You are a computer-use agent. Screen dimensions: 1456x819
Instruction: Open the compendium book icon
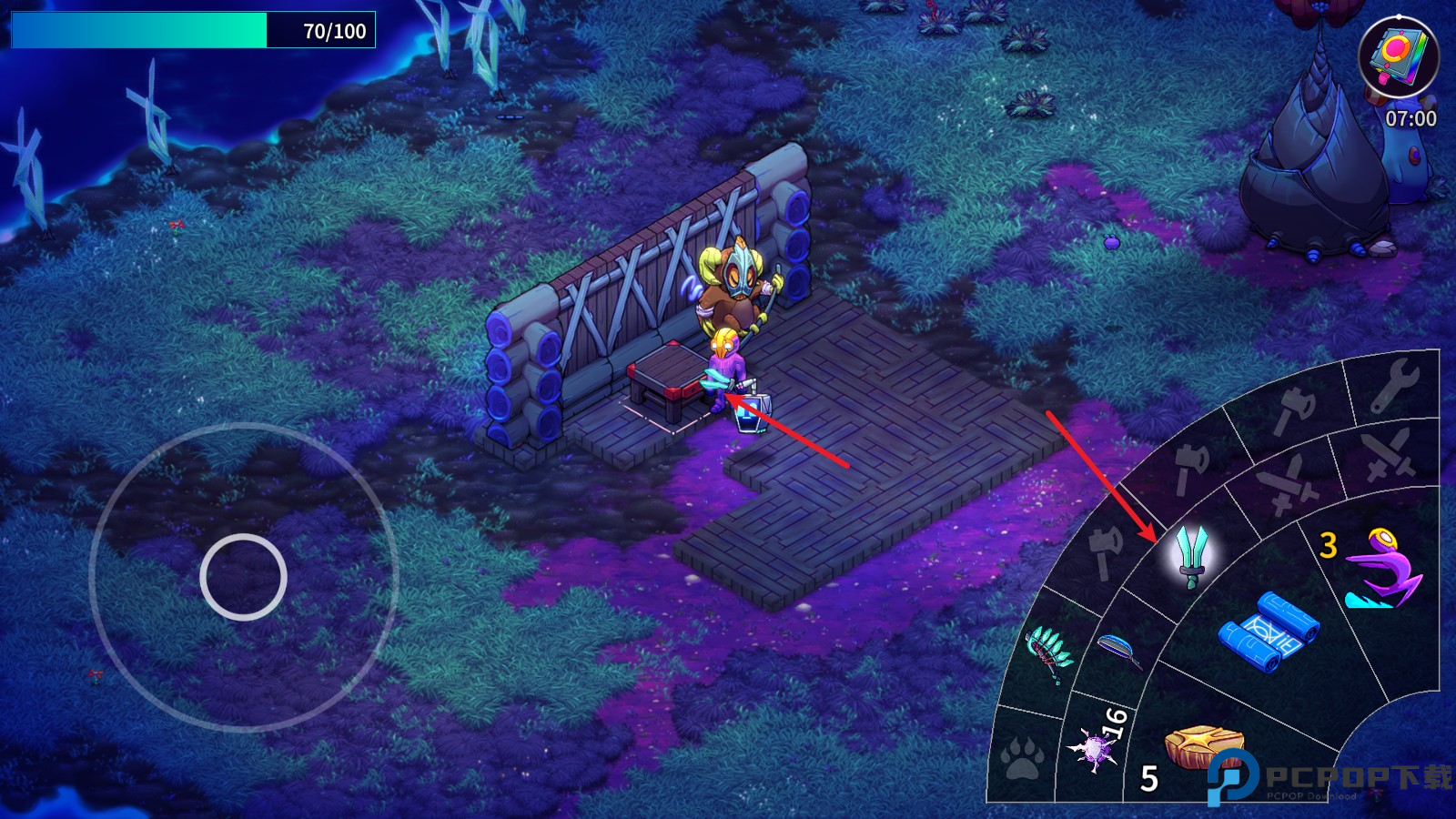[x=1398, y=56]
